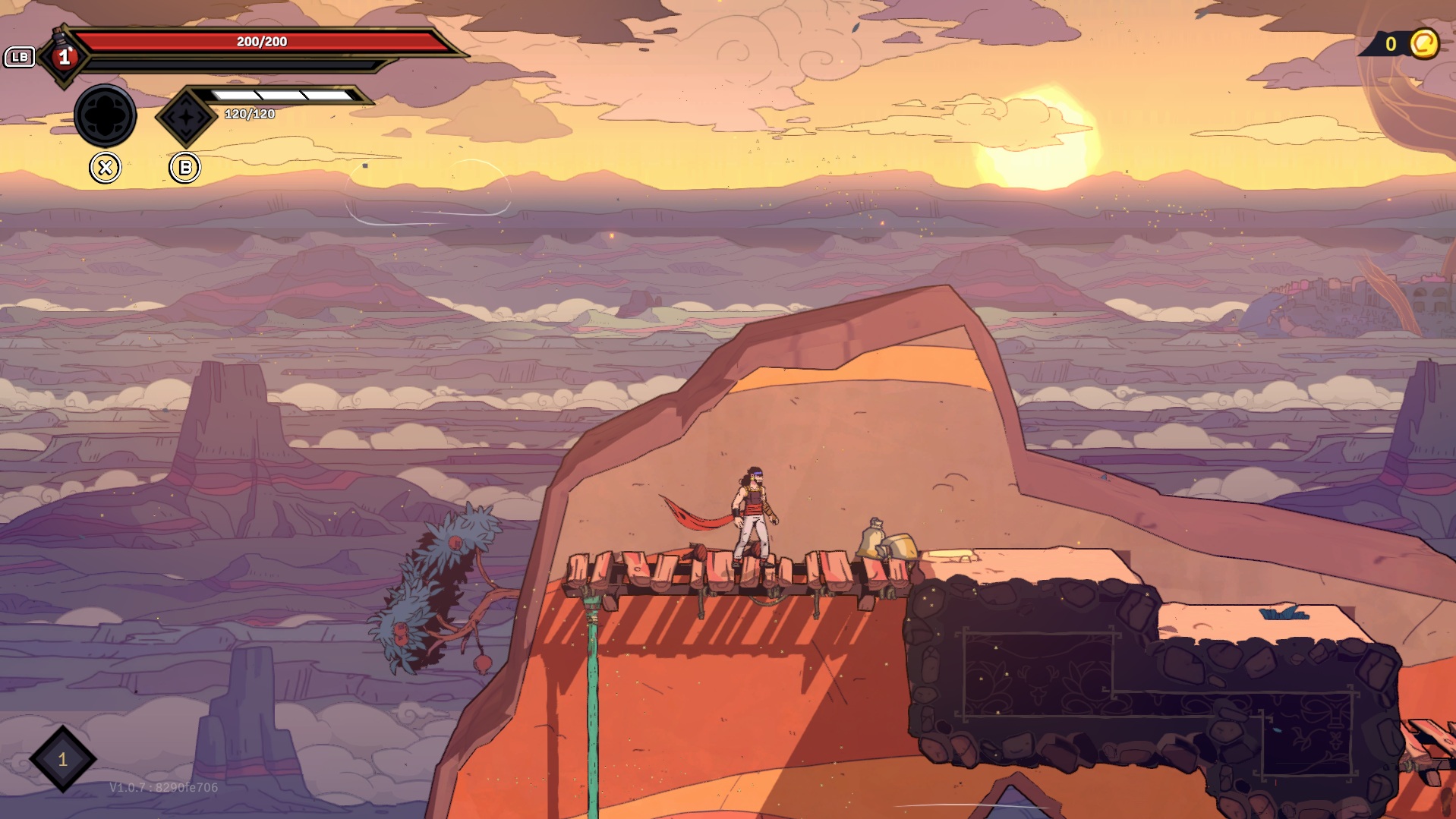Click the diamond badge numbered 1
This screenshot has width=1456, height=819.
click(x=63, y=759)
